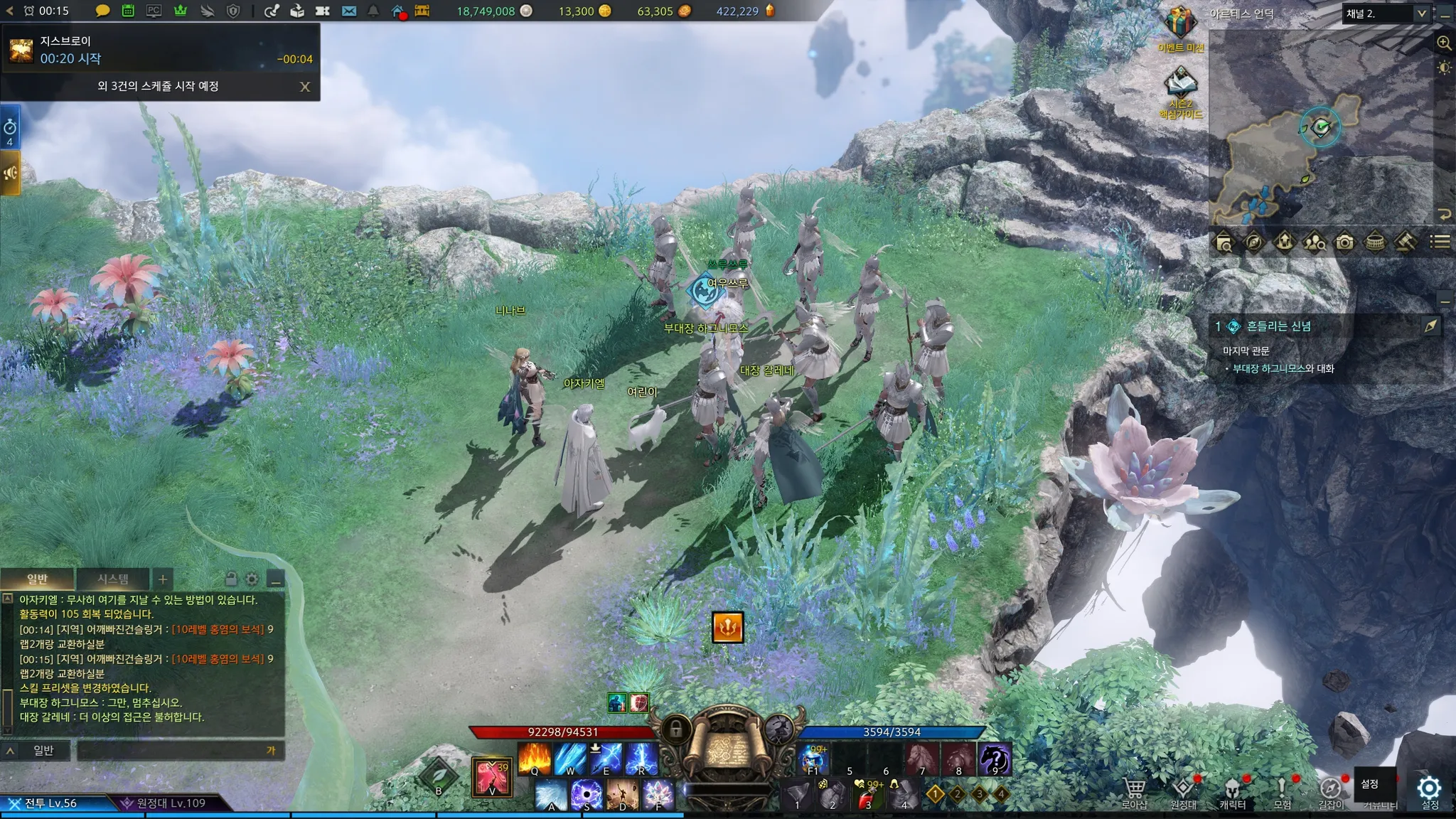Use the black hole orb skill on S
The width and height of the screenshot is (1456, 819).
(x=587, y=793)
